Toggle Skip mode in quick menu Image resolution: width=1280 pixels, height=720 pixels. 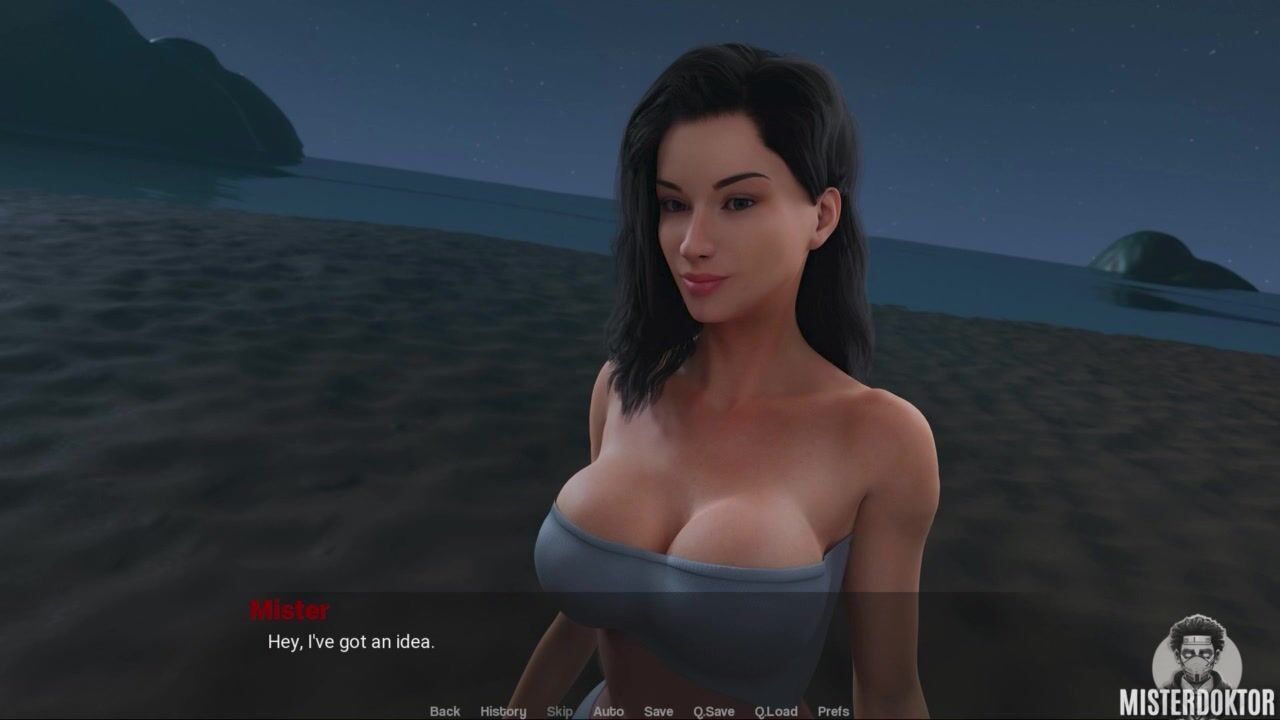pyautogui.click(x=560, y=711)
